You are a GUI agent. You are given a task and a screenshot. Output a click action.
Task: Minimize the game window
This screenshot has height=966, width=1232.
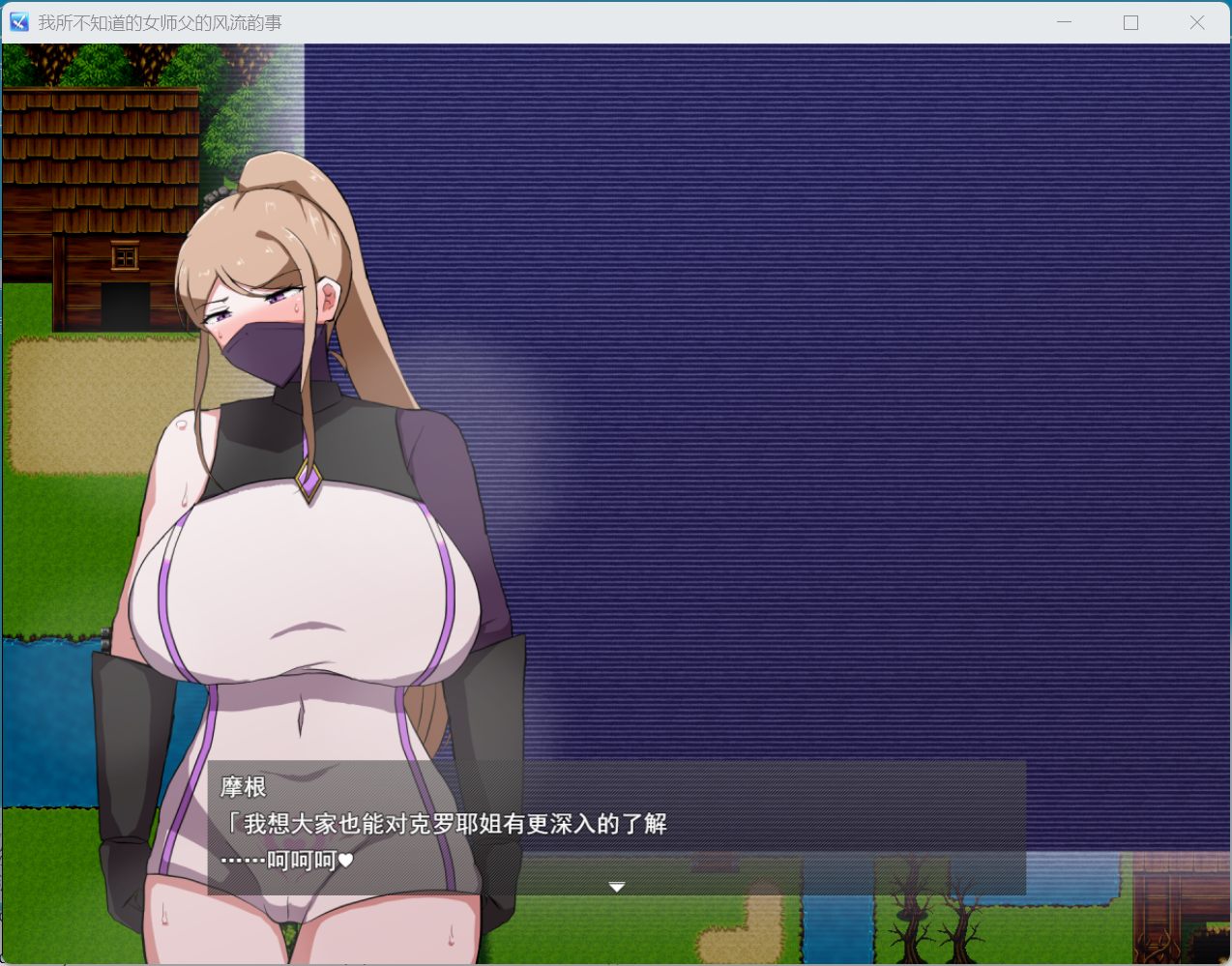tap(1064, 22)
